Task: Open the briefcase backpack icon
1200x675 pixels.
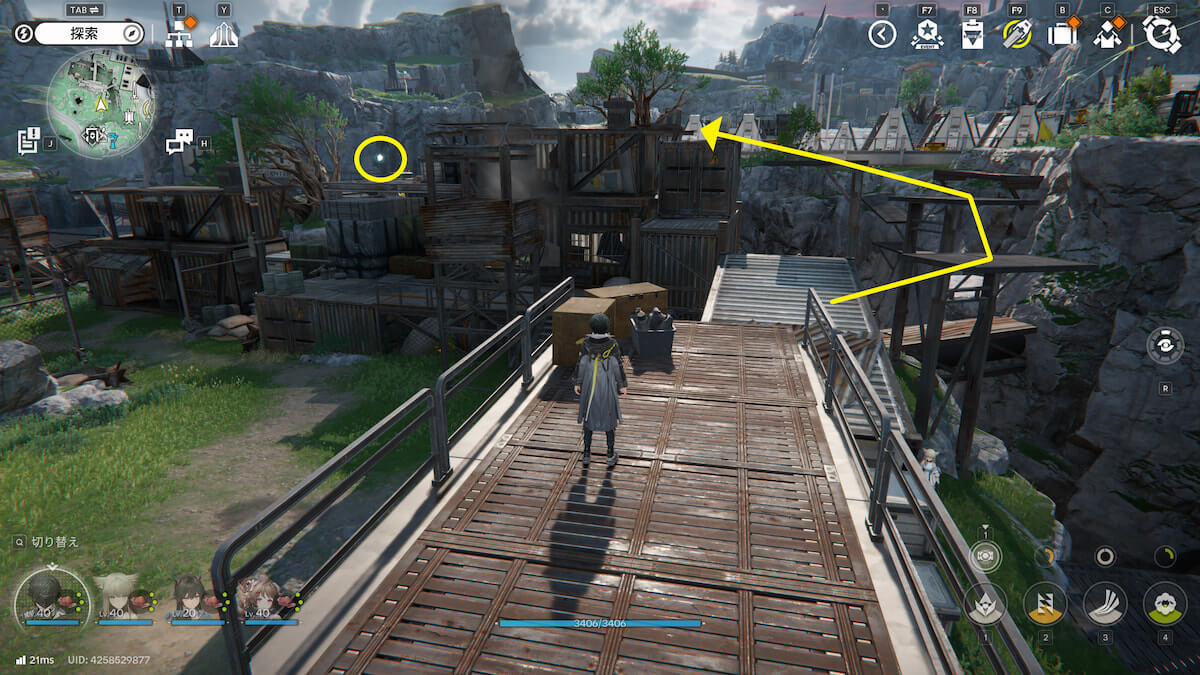Action: coord(1061,35)
